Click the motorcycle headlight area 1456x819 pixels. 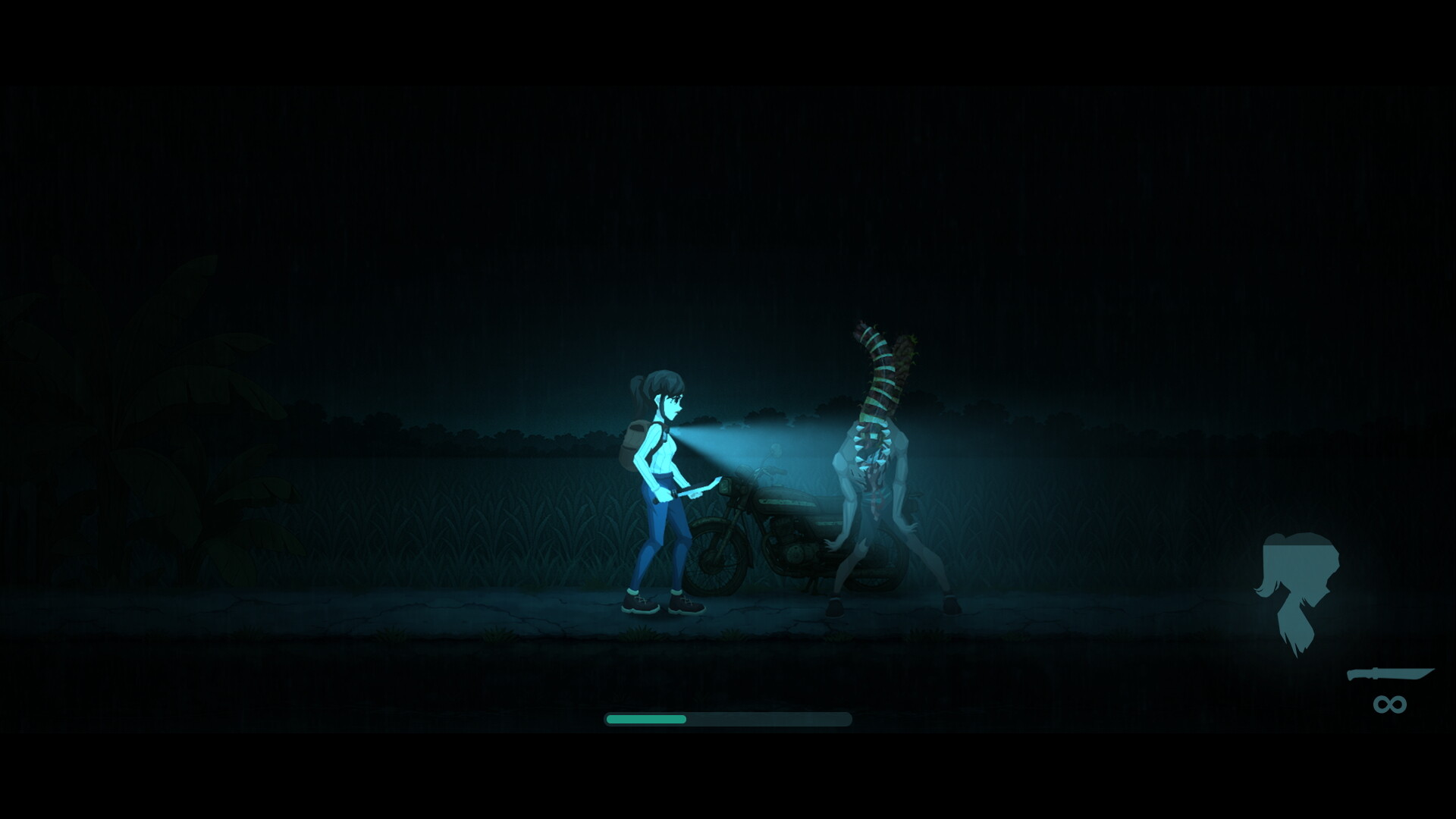point(726,485)
